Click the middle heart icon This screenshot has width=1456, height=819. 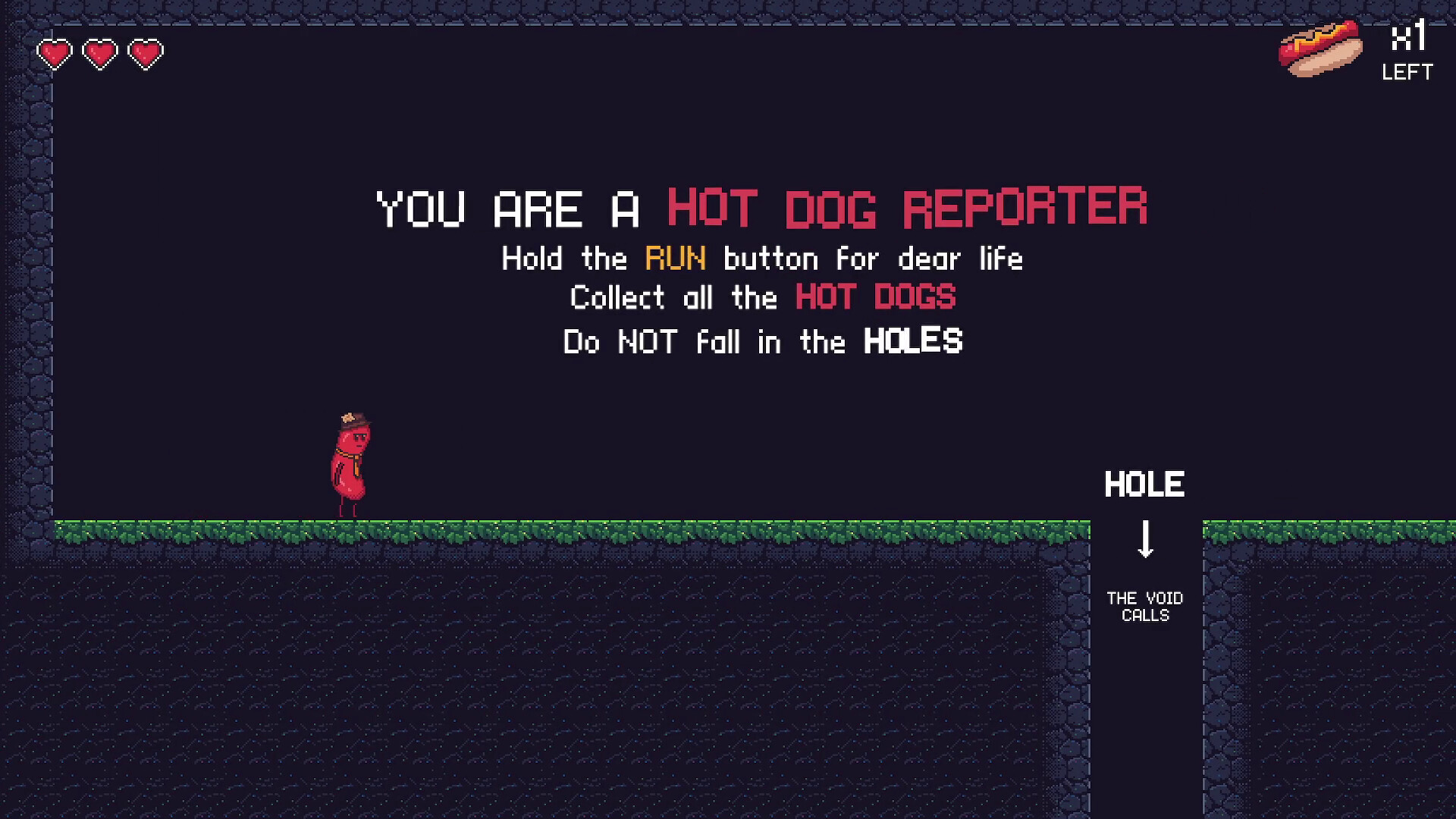click(x=99, y=53)
